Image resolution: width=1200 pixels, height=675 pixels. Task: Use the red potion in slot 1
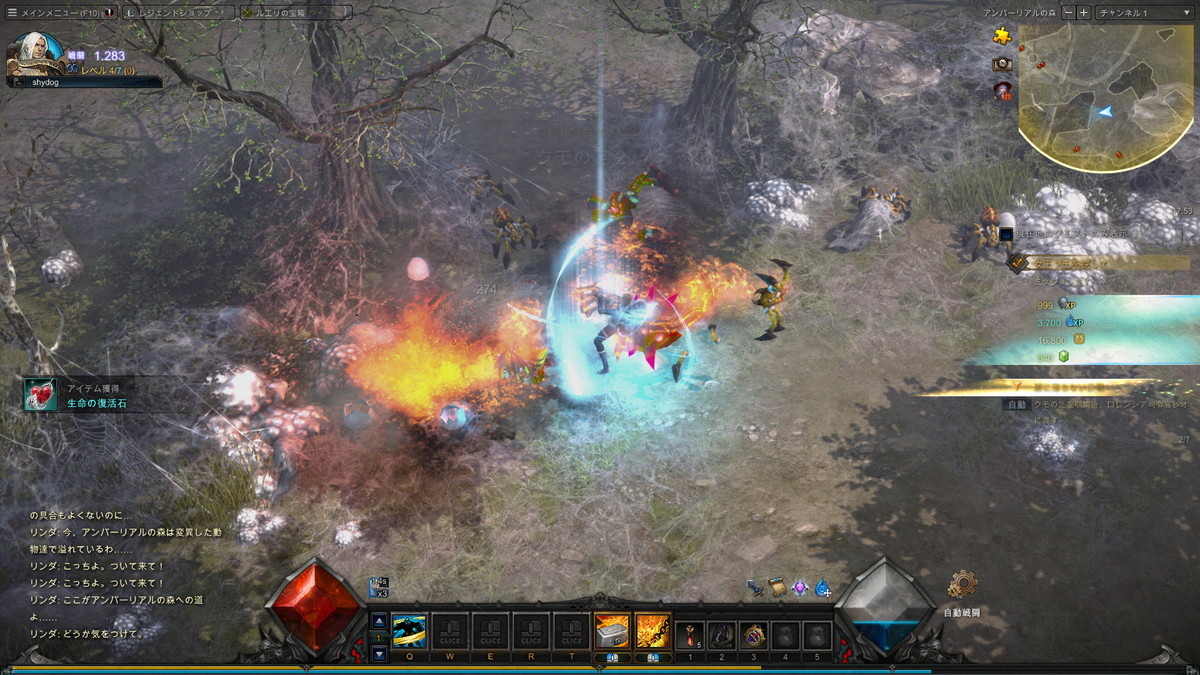(690, 634)
